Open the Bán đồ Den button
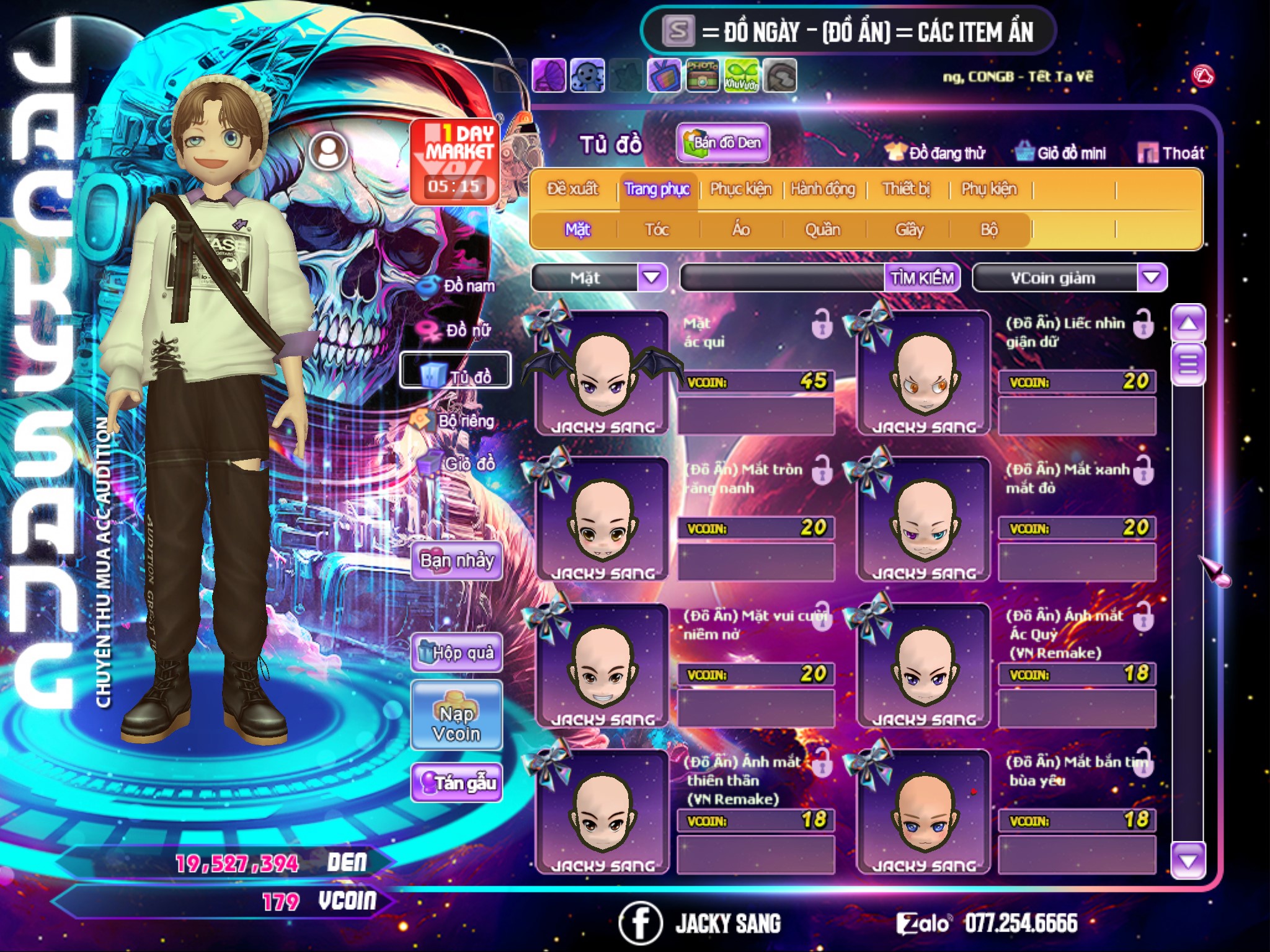Image resolution: width=1270 pixels, height=952 pixels. (723, 143)
